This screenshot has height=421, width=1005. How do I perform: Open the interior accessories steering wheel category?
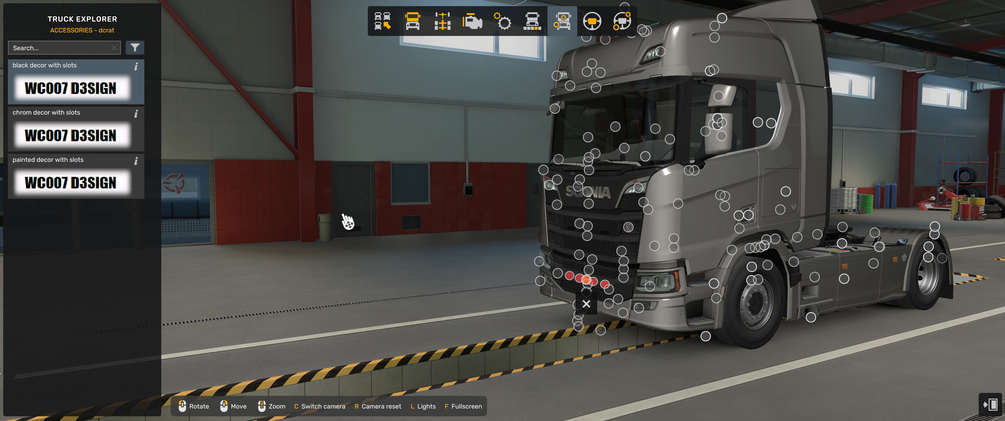pos(621,21)
